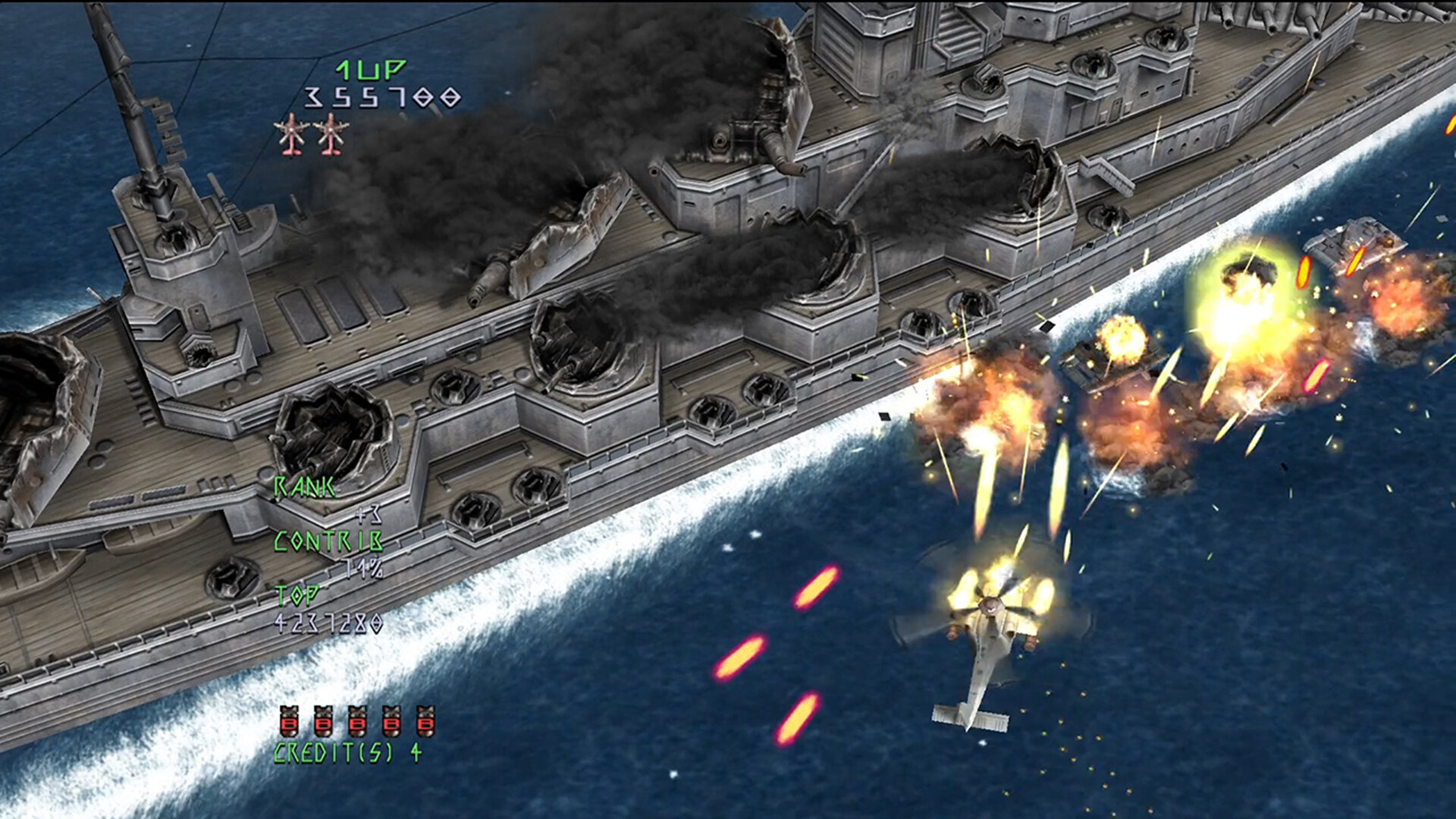Screen dimensions: 1456x819
Task: Toggle the CONTRIB percentage readout
Action: point(328,540)
